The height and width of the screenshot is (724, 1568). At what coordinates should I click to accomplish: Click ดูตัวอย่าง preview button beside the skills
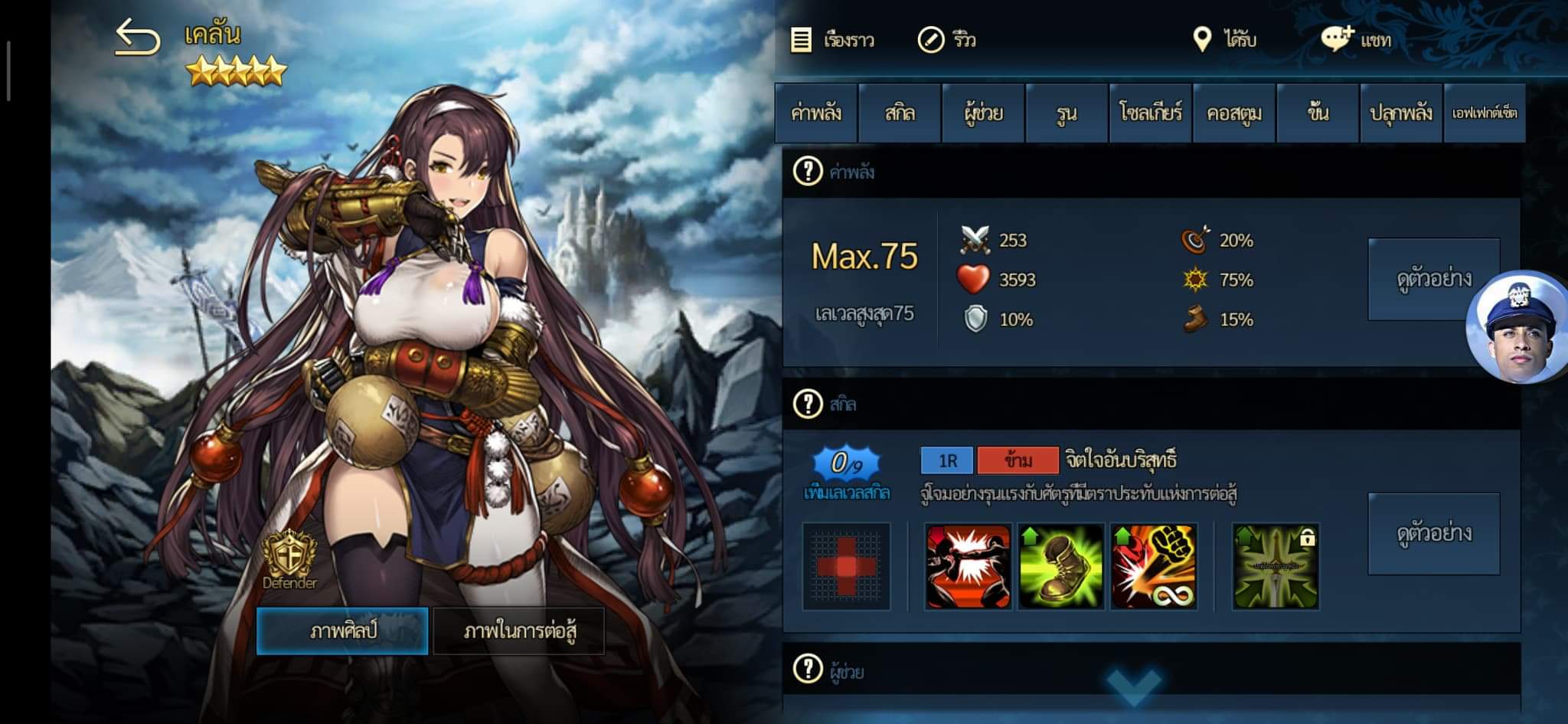coord(1433,533)
